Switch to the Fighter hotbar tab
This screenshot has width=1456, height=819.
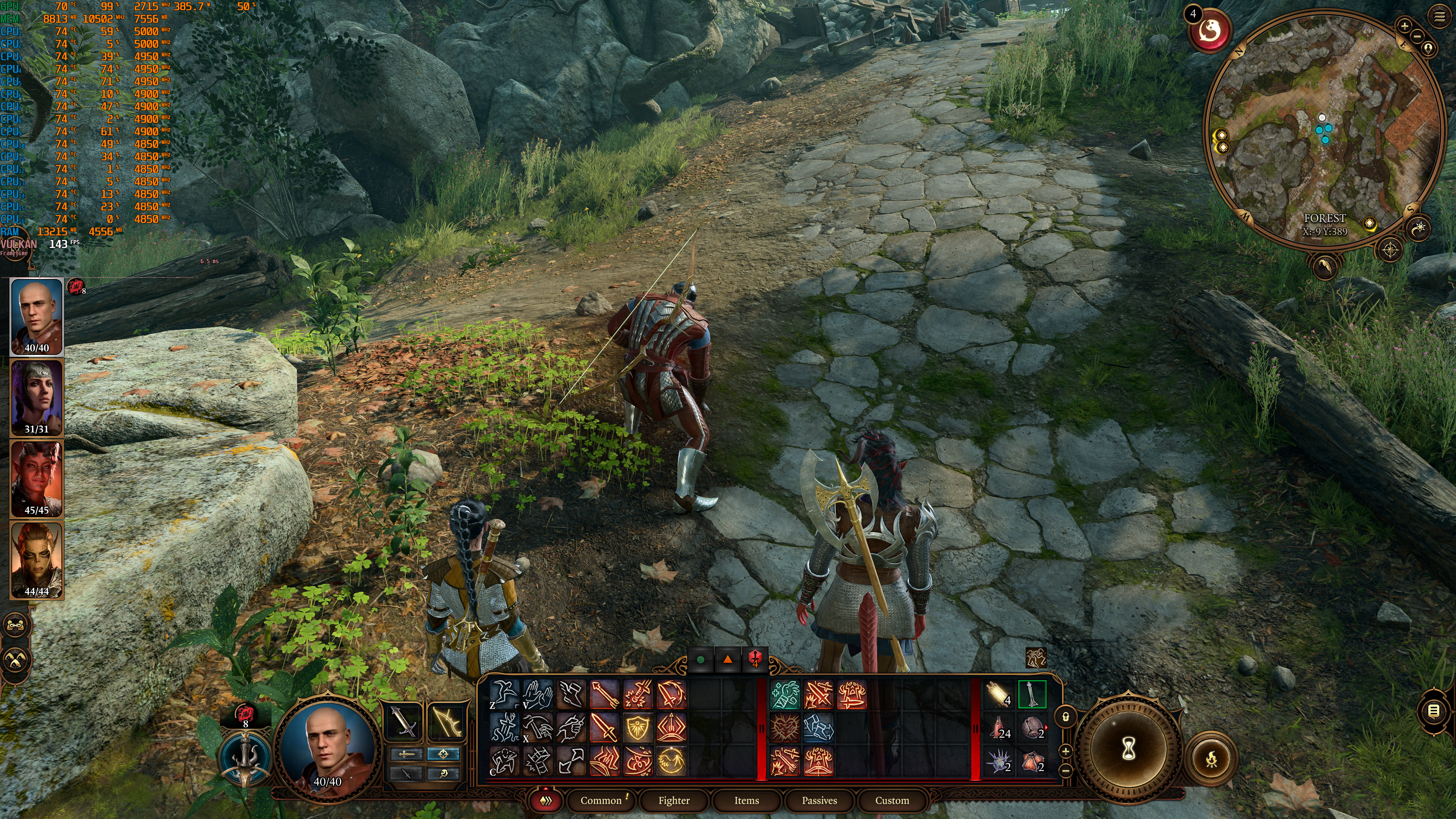tap(674, 800)
